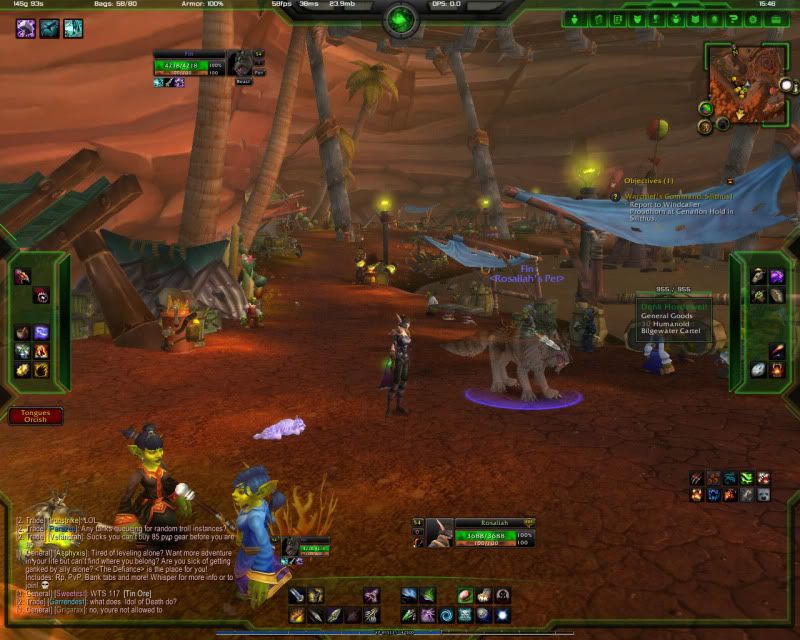
Task: Click the multicolored tracking button beside minimap
Action: coord(706,108)
